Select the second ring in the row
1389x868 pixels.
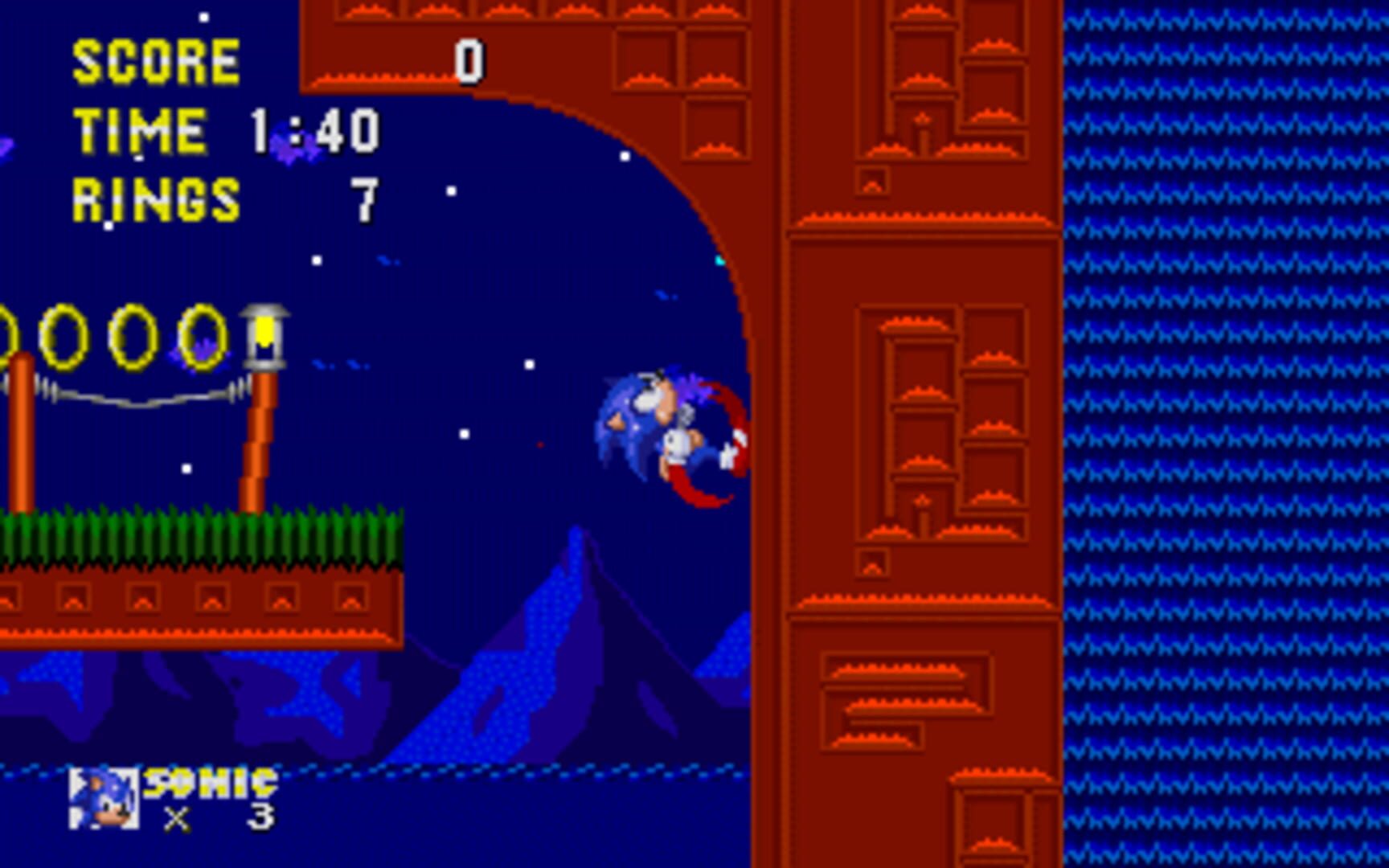tap(64, 336)
